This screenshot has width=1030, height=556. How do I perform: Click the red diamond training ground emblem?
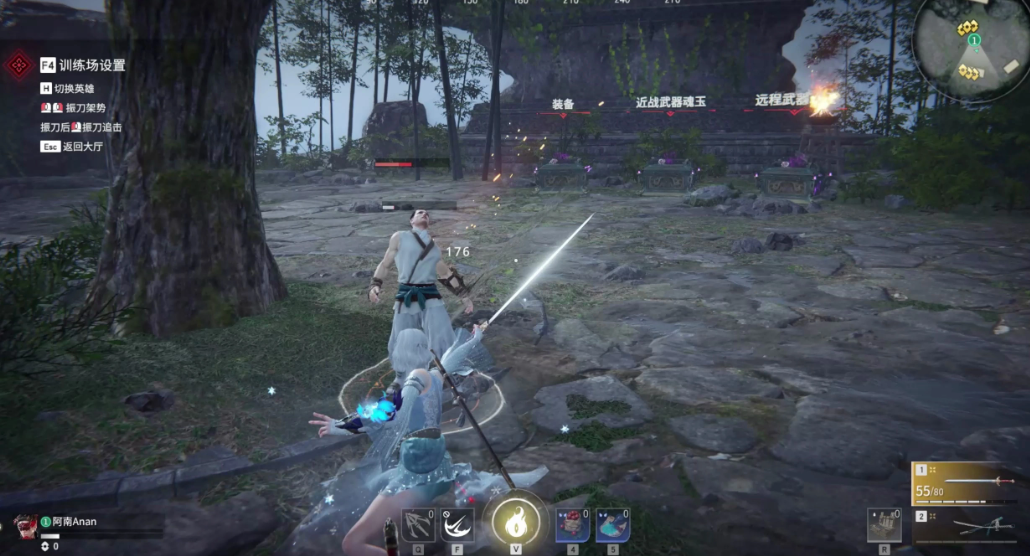click(19, 66)
